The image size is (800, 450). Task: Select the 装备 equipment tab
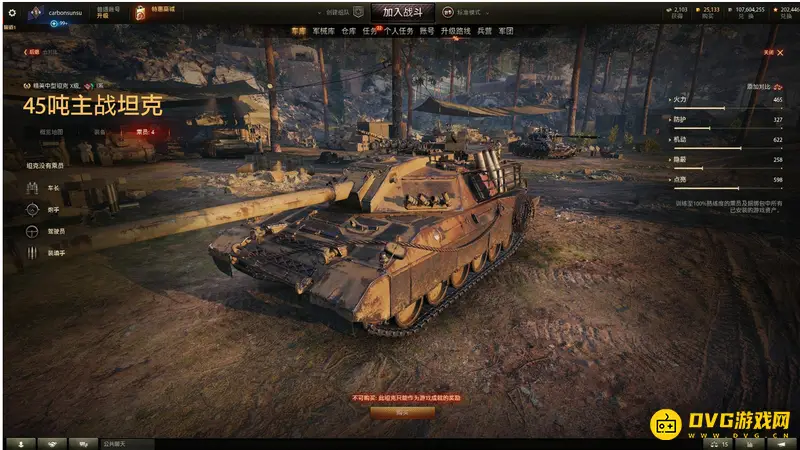coord(100,131)
